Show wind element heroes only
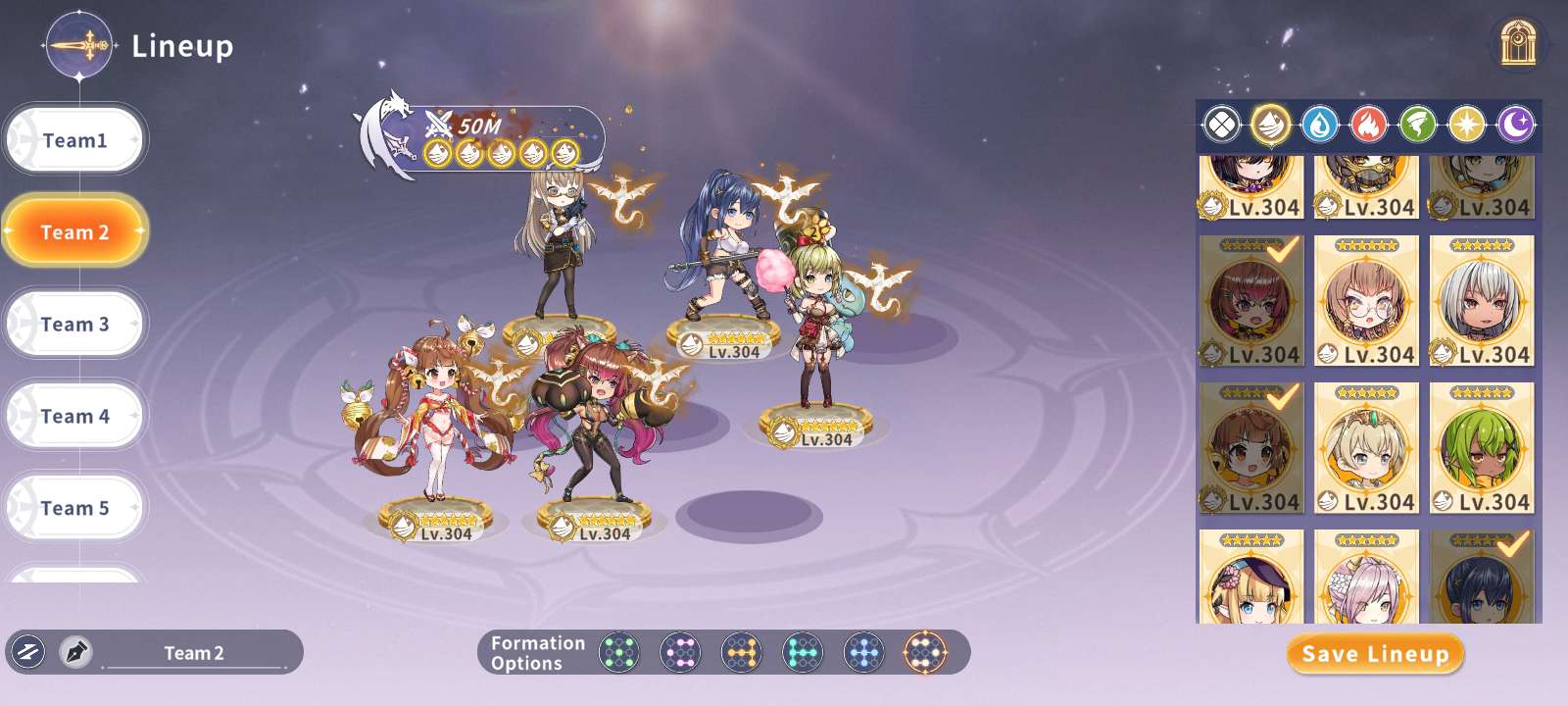 tap(1417, 125)
